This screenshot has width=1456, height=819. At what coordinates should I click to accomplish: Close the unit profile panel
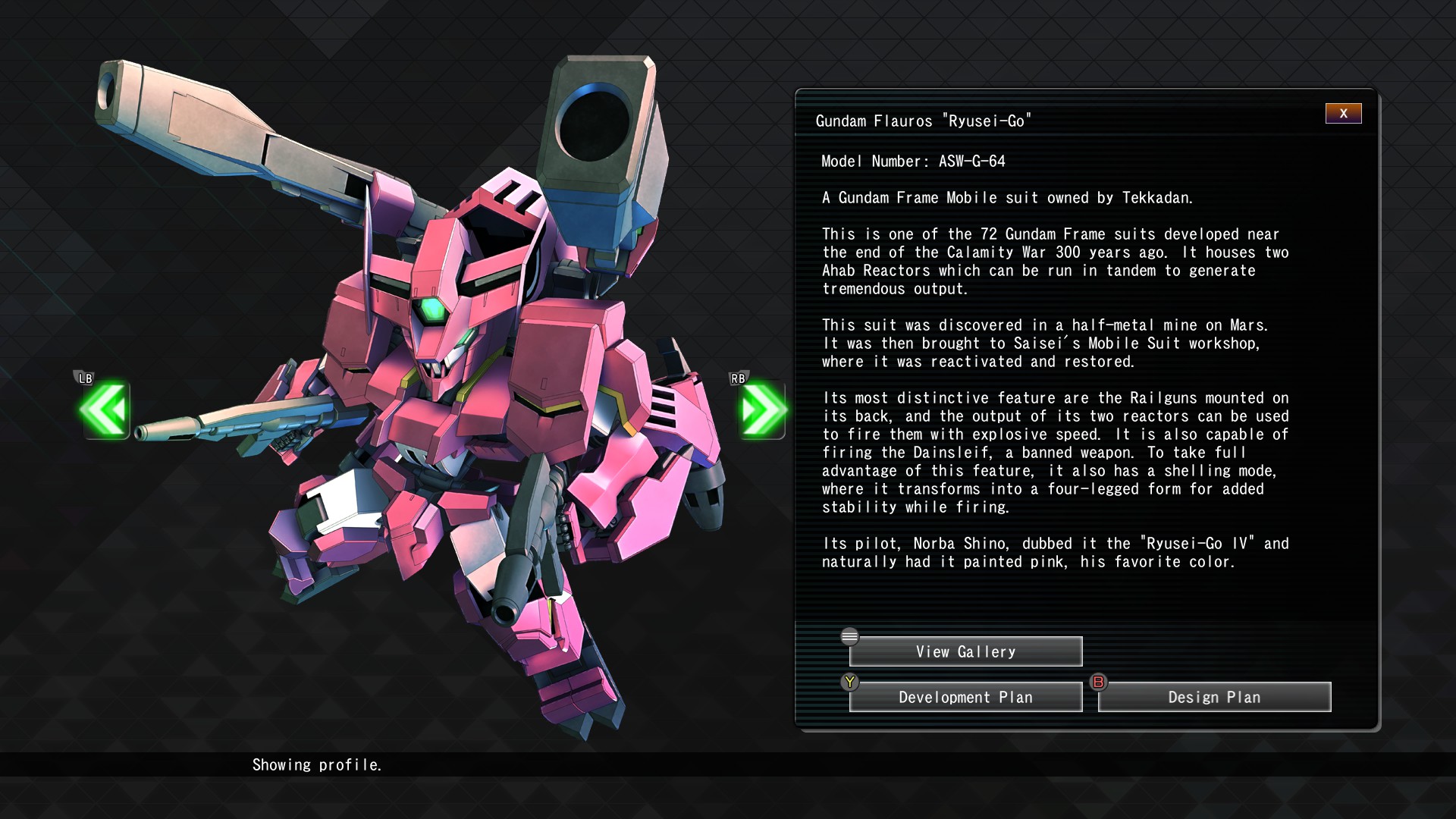[1343, 114]
